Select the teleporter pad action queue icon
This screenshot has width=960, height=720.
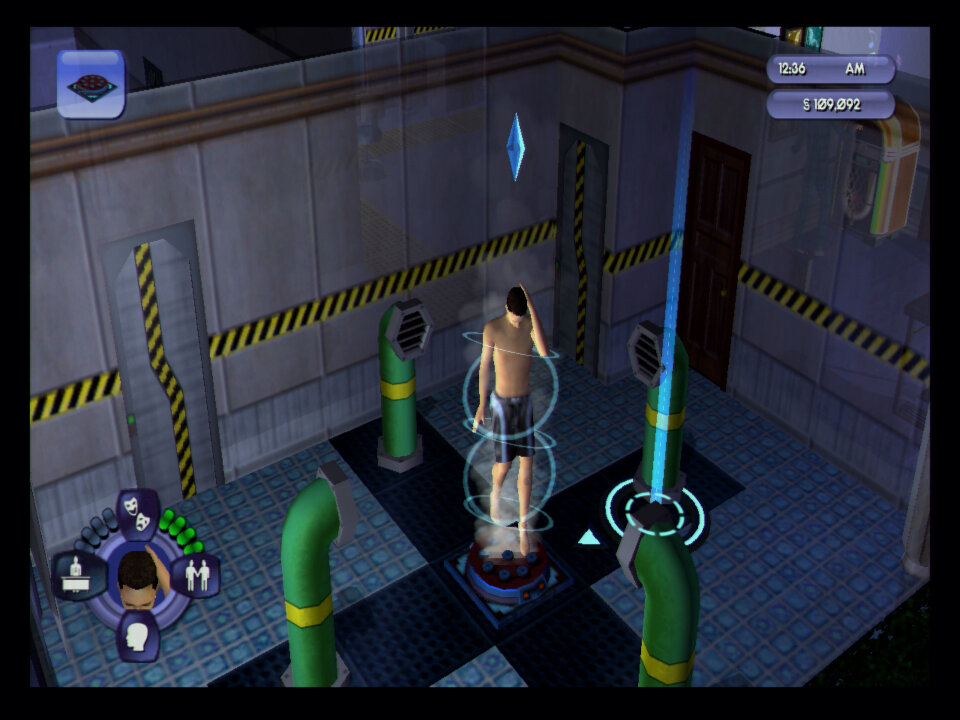point(91,84)
